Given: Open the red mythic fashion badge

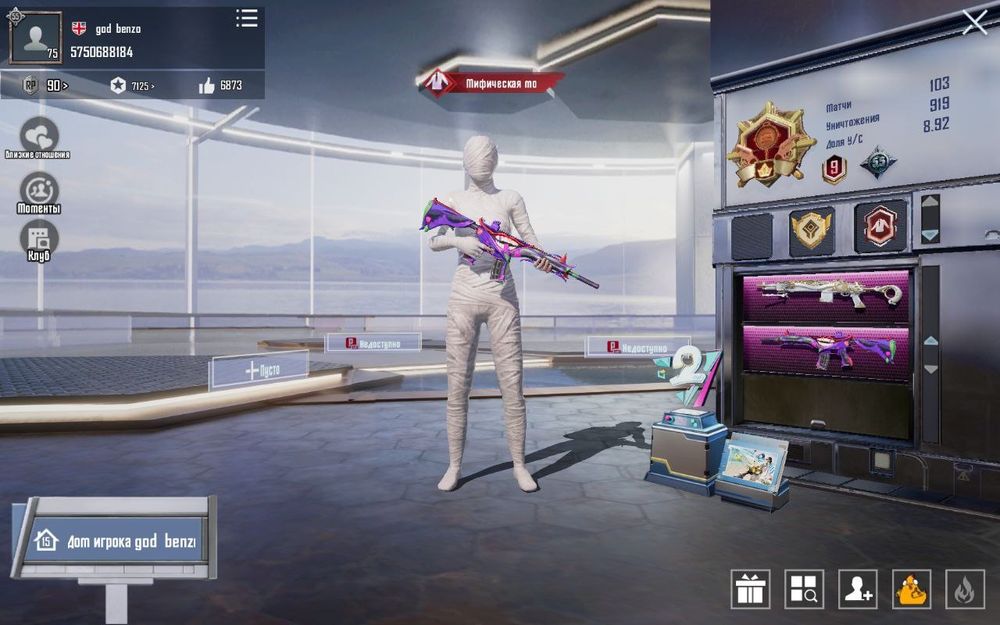Looking at the screenshot, I should pos(880,226).
